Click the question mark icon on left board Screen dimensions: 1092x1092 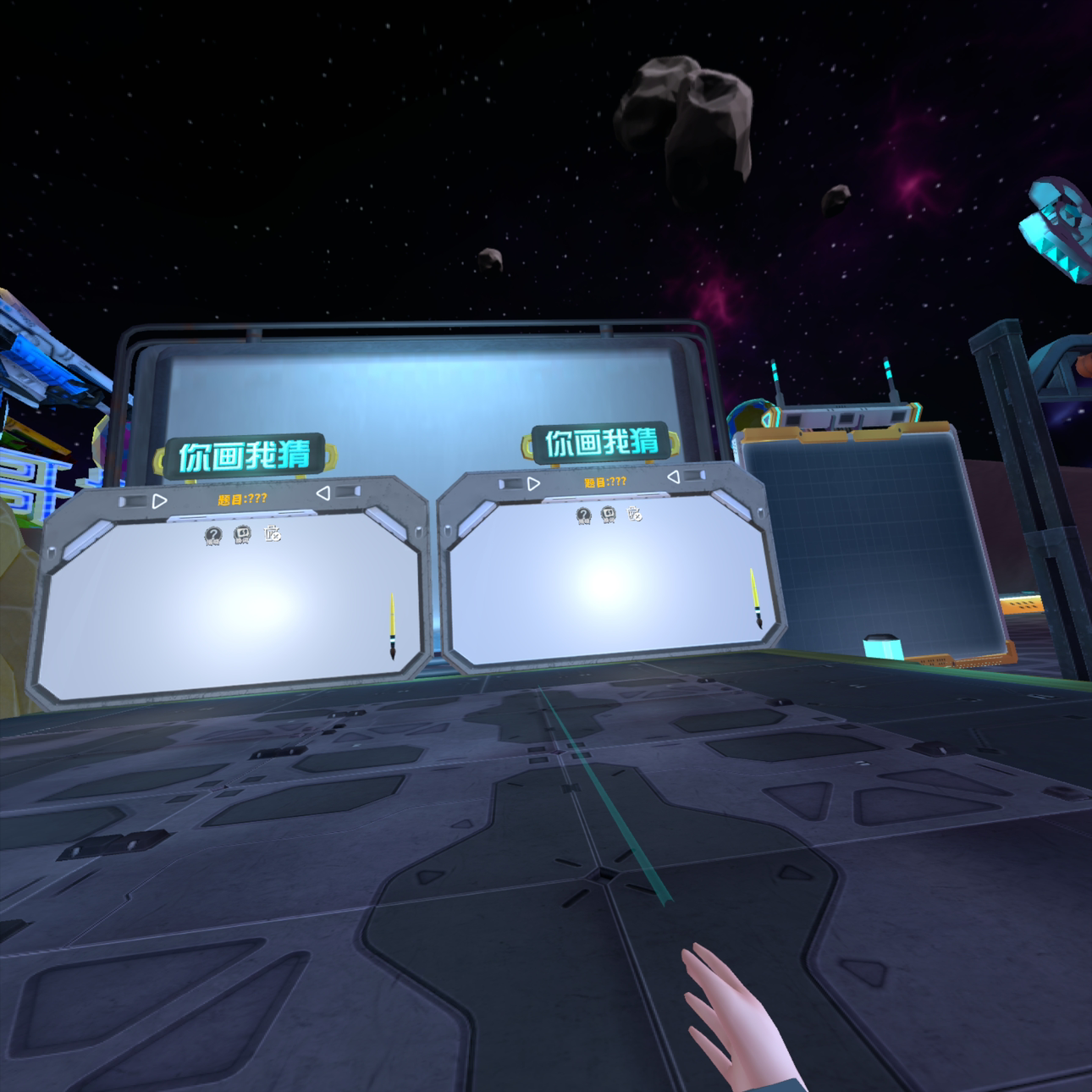pos(212,535)
